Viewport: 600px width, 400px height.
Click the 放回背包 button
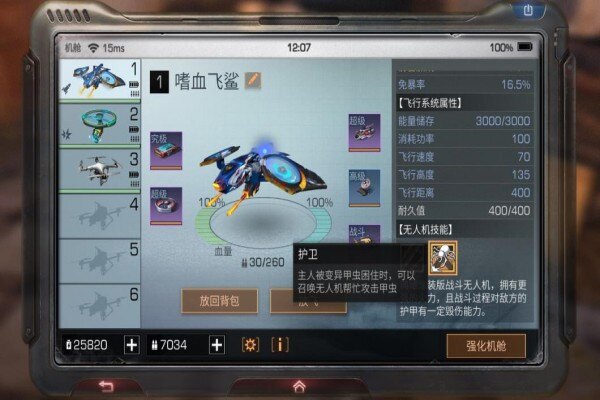point(219,300)
